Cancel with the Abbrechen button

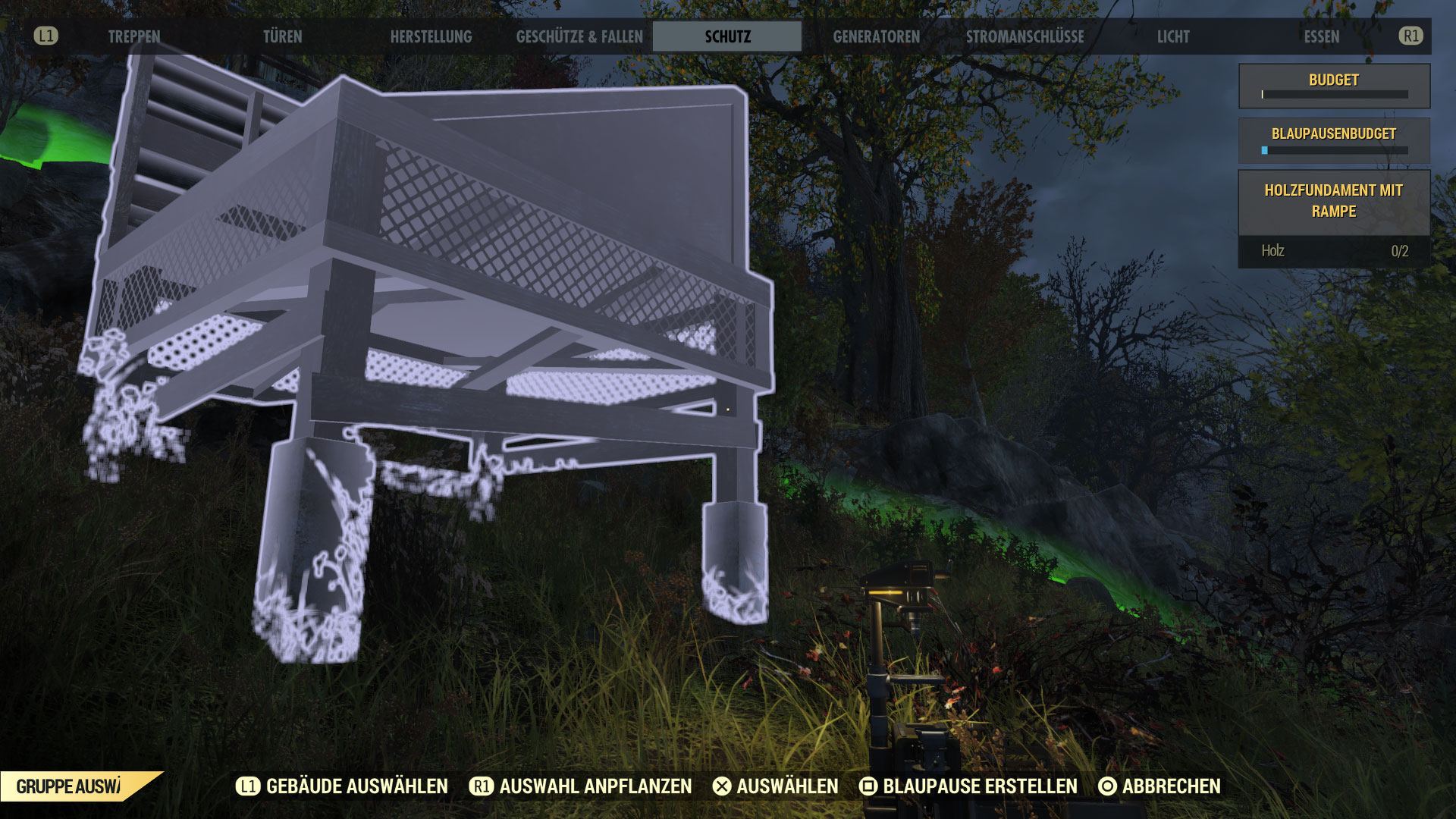tap(1159, 786)
